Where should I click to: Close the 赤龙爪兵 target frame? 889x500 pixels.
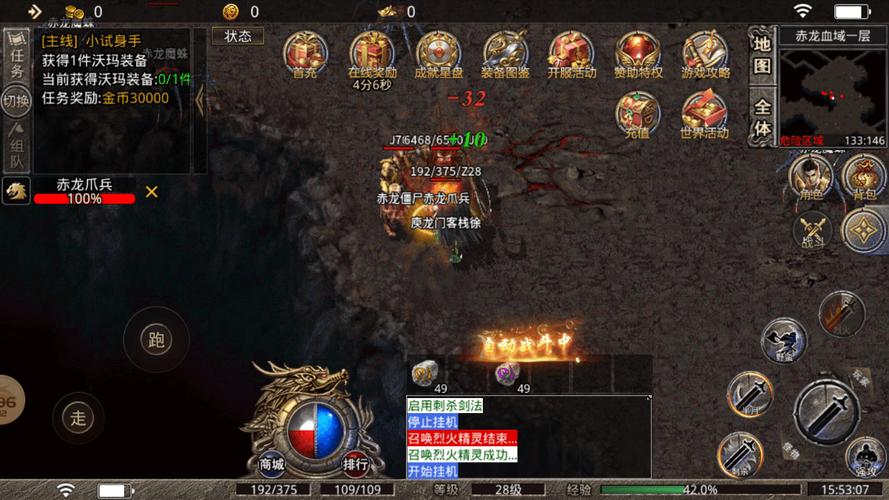(152, 191)
